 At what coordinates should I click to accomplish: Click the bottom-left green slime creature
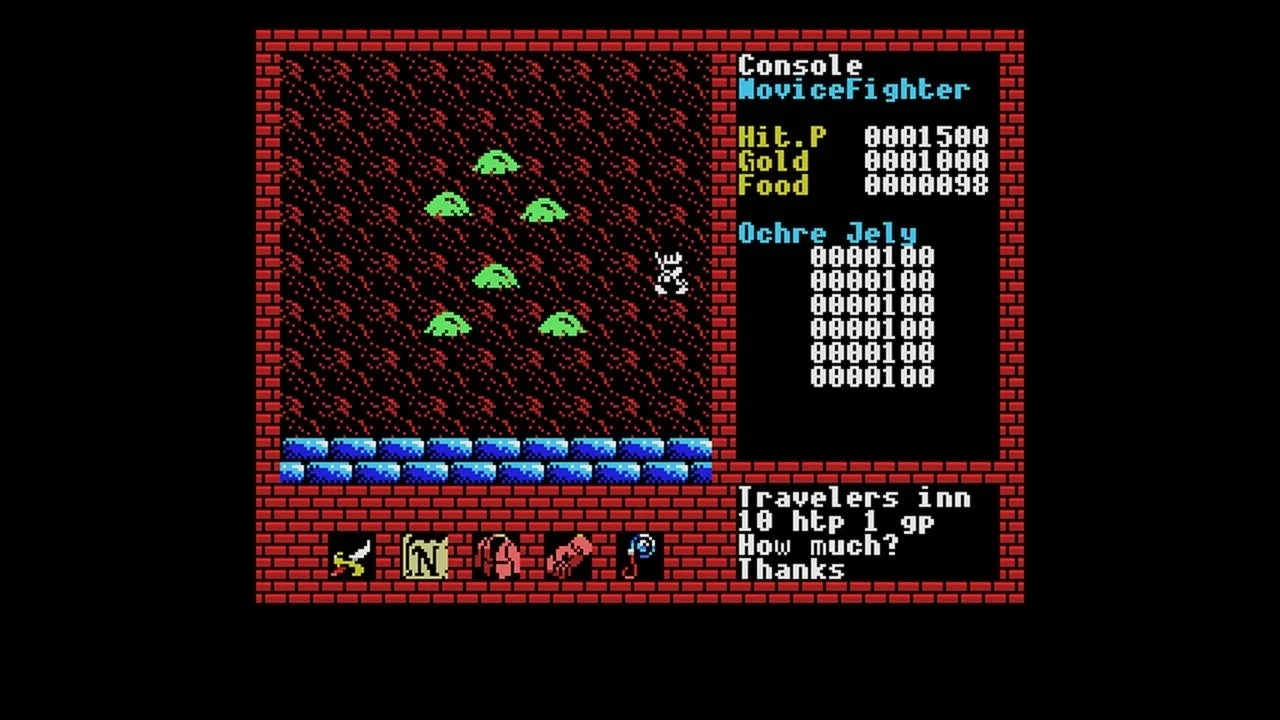447,323
